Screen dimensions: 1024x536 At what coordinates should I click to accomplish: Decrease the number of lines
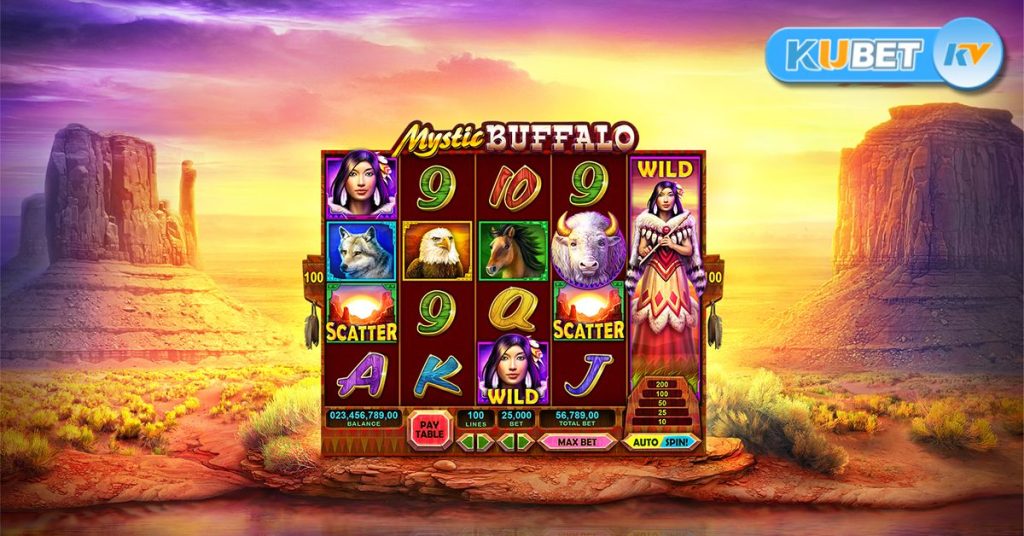point(468,441)
